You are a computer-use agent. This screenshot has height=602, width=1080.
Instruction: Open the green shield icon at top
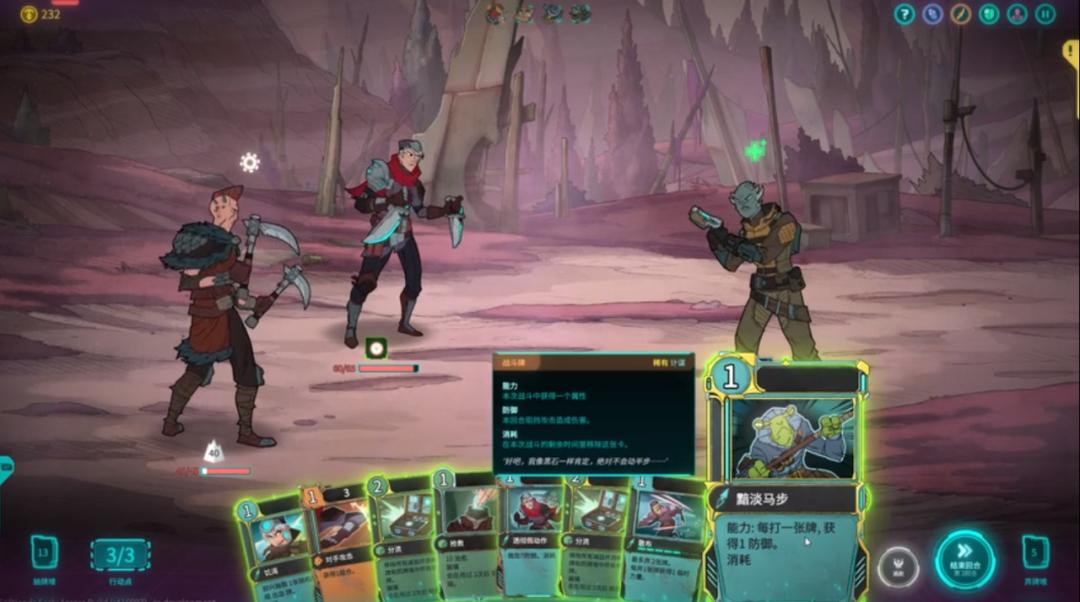pyautogui.click(x=989, y=14)
